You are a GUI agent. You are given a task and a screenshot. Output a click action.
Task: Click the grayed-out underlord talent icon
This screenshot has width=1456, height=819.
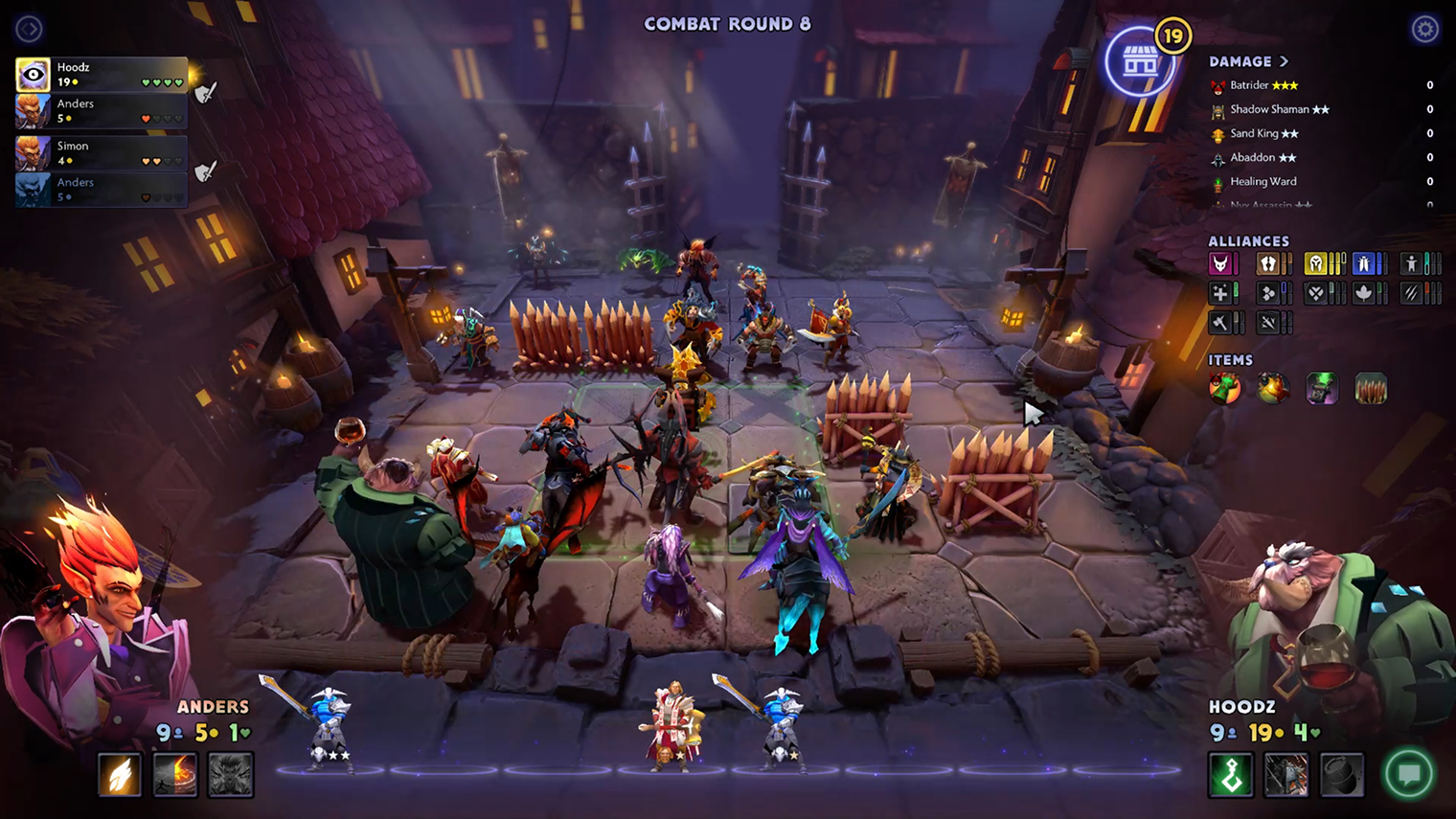[x=229, y=775]
